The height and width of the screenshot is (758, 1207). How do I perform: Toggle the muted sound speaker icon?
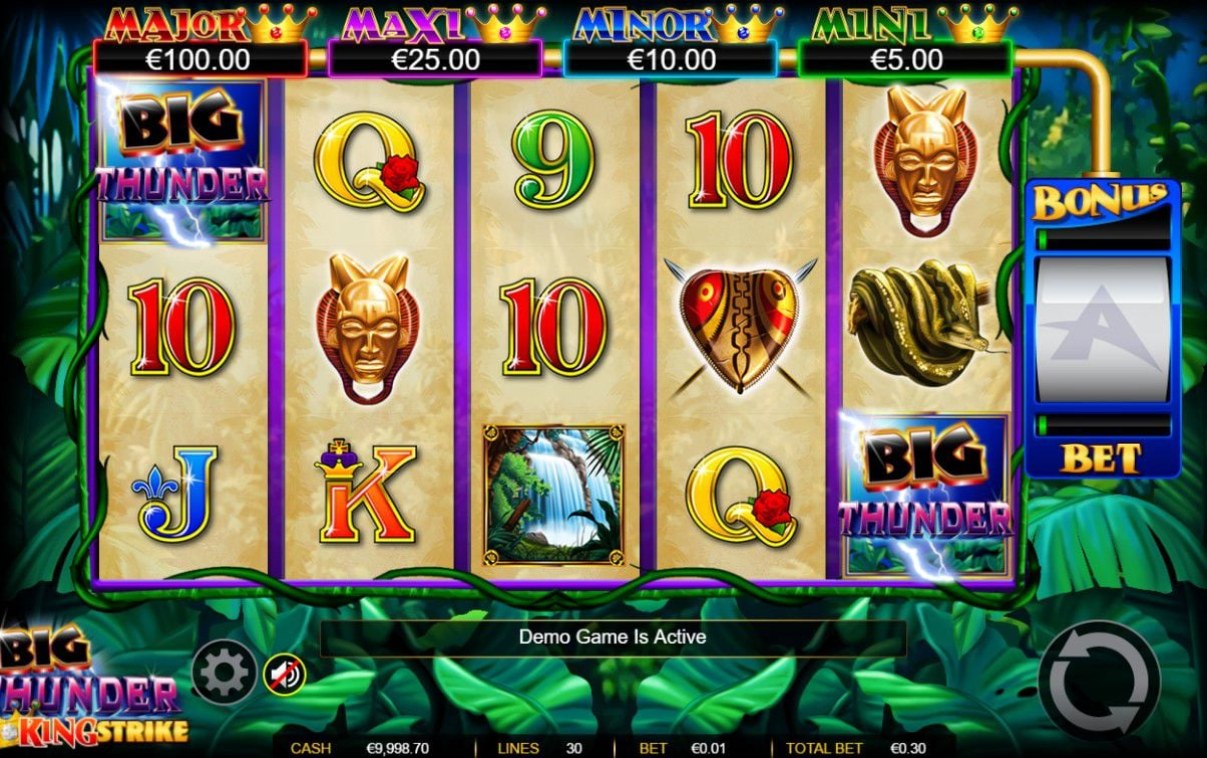pos(284,675)
